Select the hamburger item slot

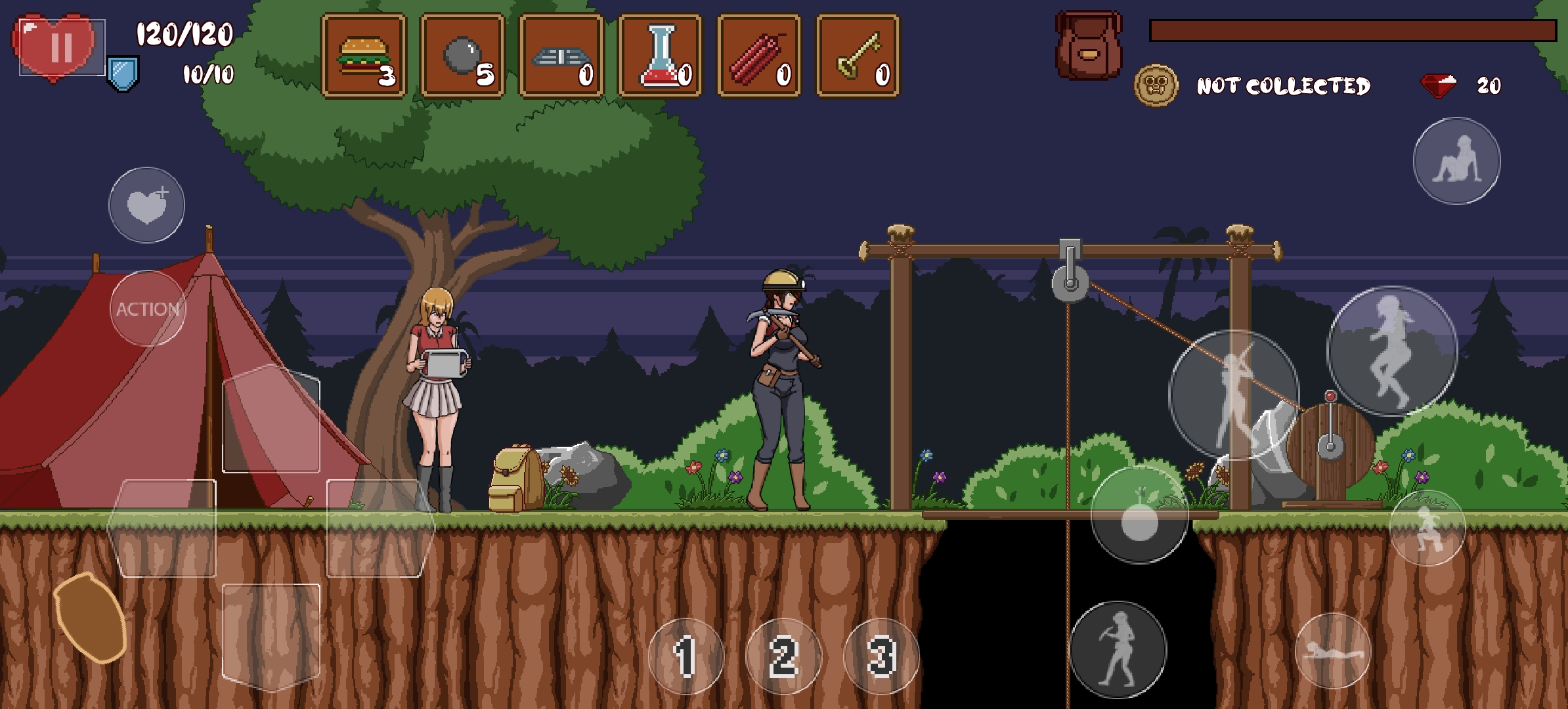coord(364,56)
